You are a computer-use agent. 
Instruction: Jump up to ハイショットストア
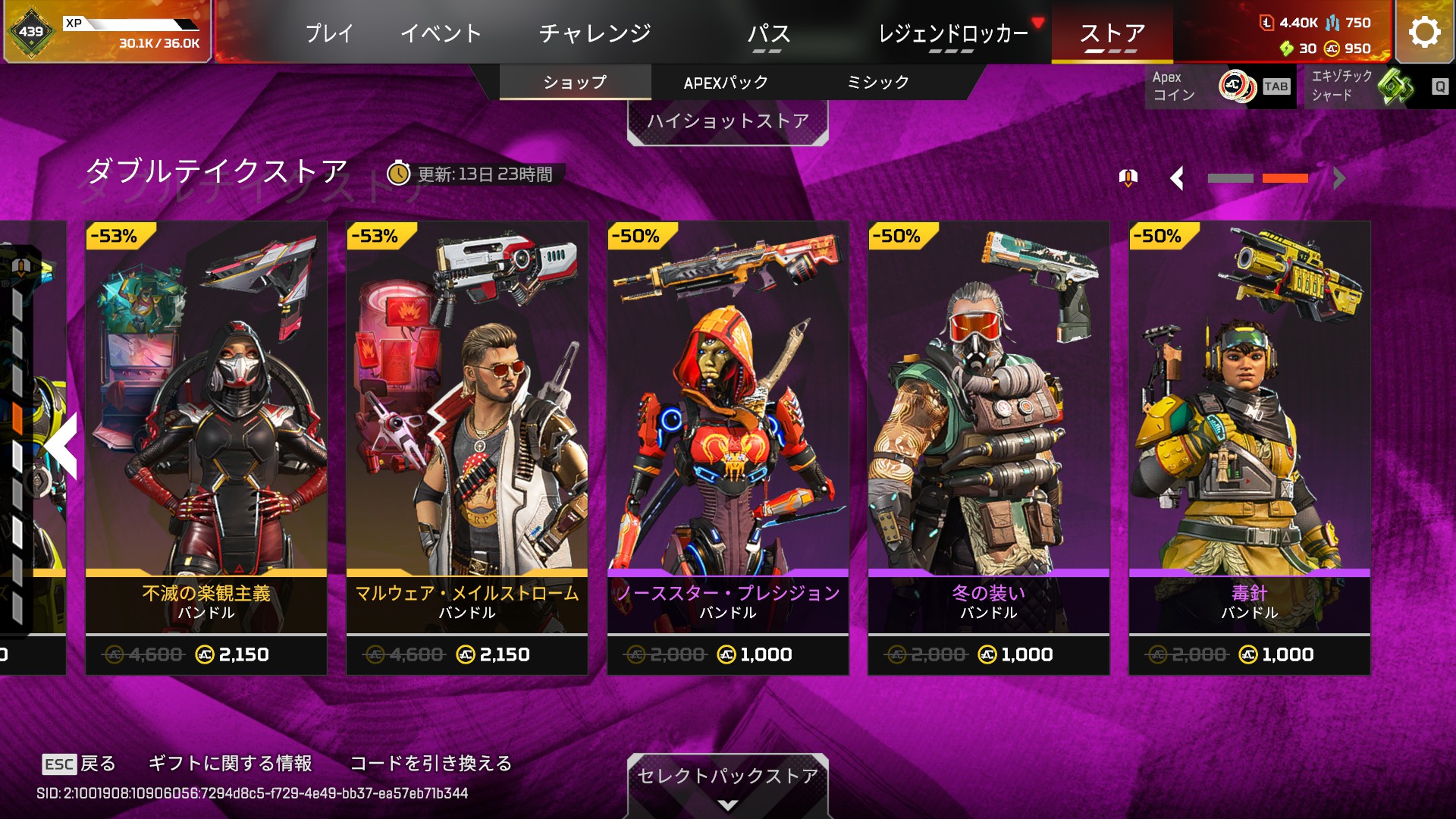(727, 121)
